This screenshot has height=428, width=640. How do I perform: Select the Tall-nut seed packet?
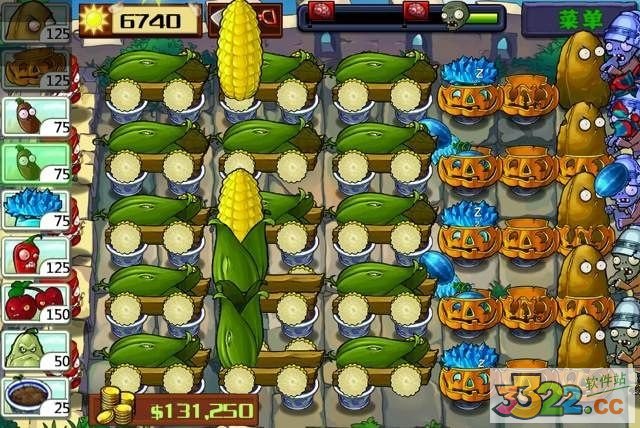(34, 23)
